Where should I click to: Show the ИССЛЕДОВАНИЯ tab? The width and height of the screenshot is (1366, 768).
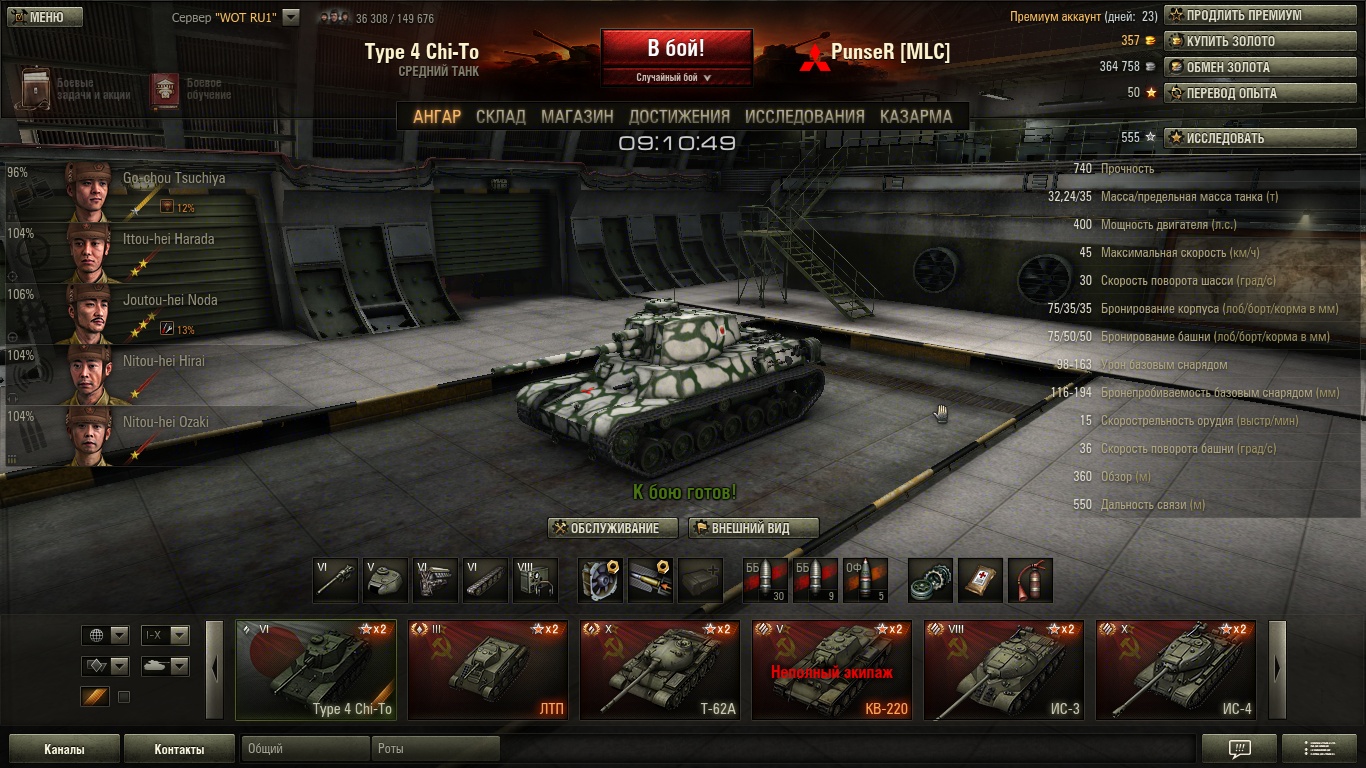(x=804, y=116)
